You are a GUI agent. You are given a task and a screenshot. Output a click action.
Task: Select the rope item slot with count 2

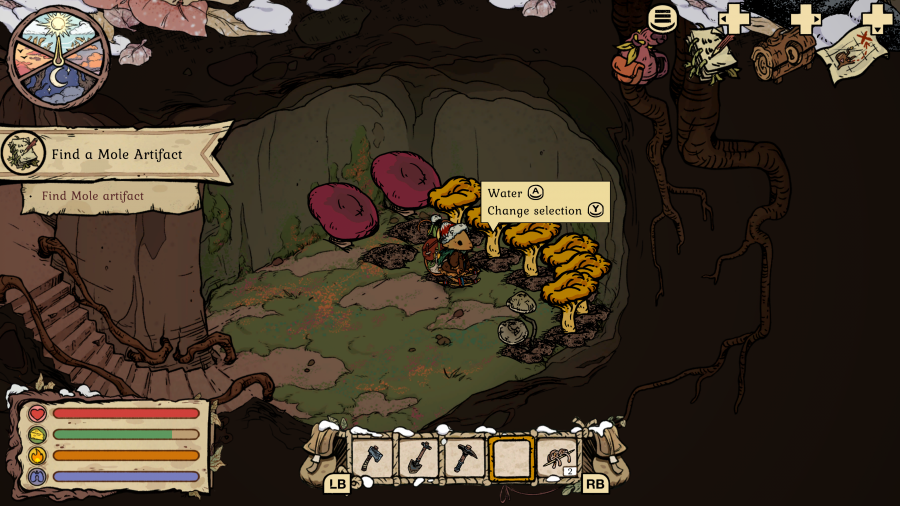click(557, 458)
